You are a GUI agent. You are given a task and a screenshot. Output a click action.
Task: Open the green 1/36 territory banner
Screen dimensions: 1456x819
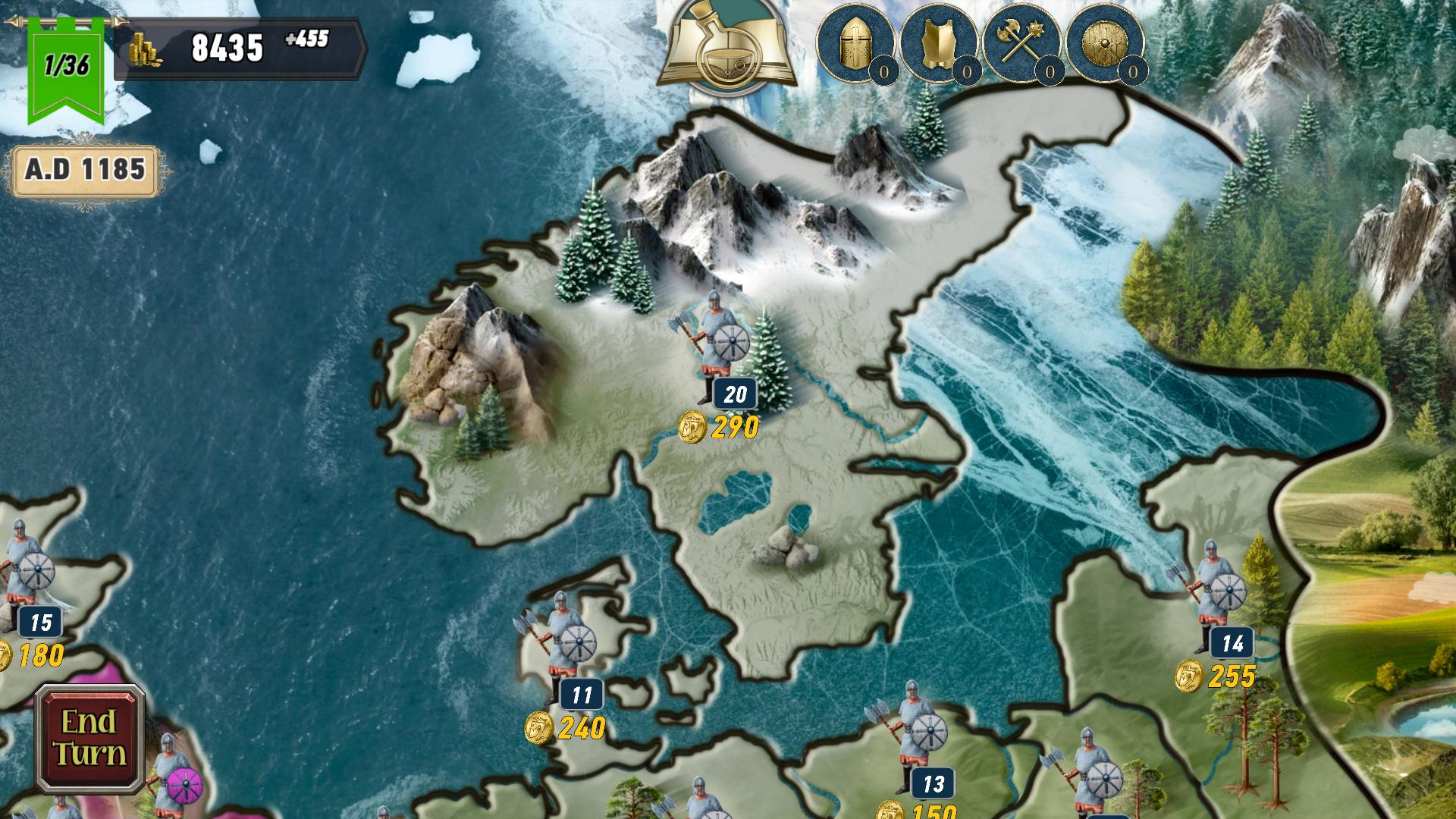pos(66,67)
